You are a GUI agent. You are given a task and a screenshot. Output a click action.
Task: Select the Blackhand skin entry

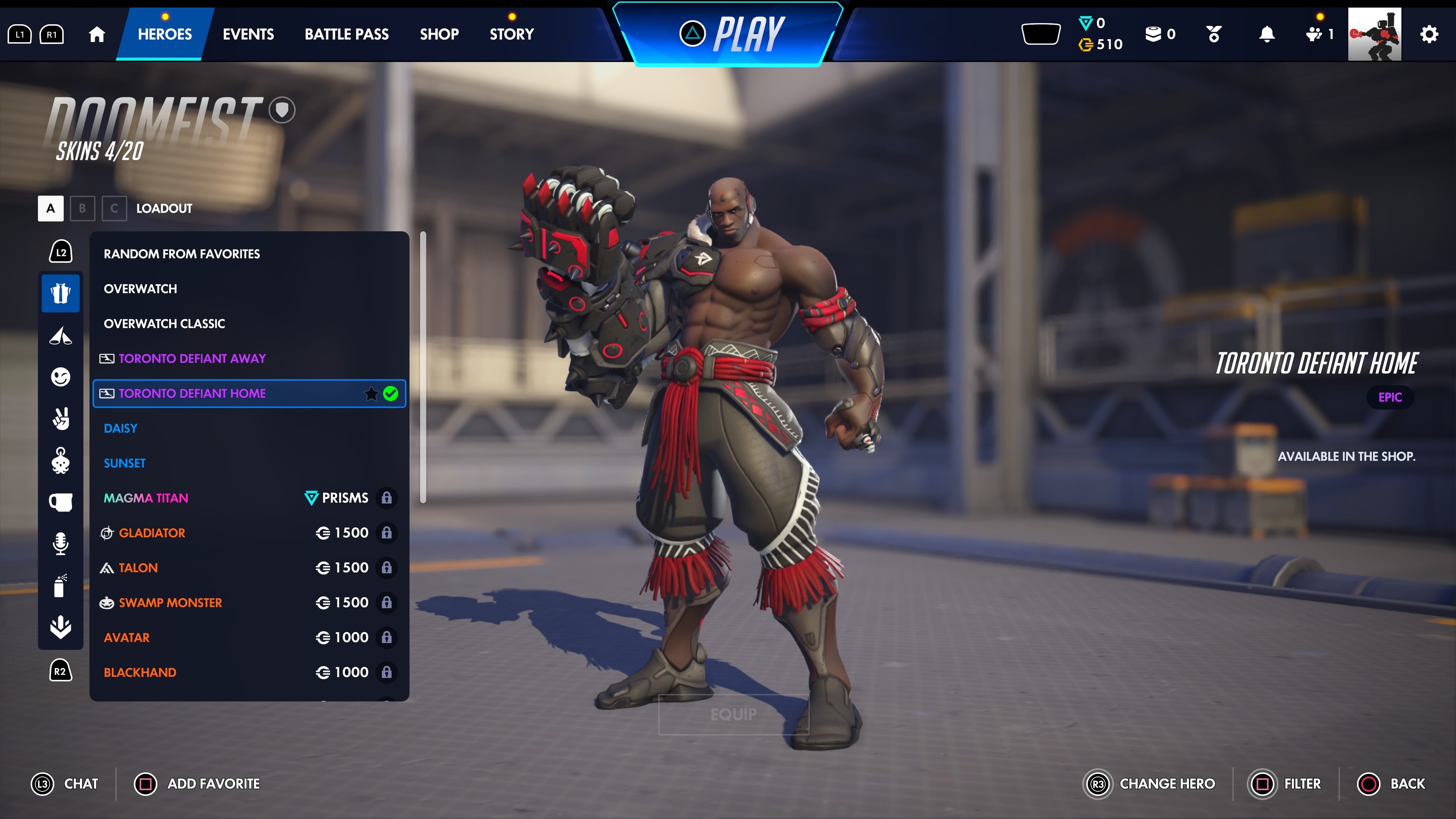140,672
